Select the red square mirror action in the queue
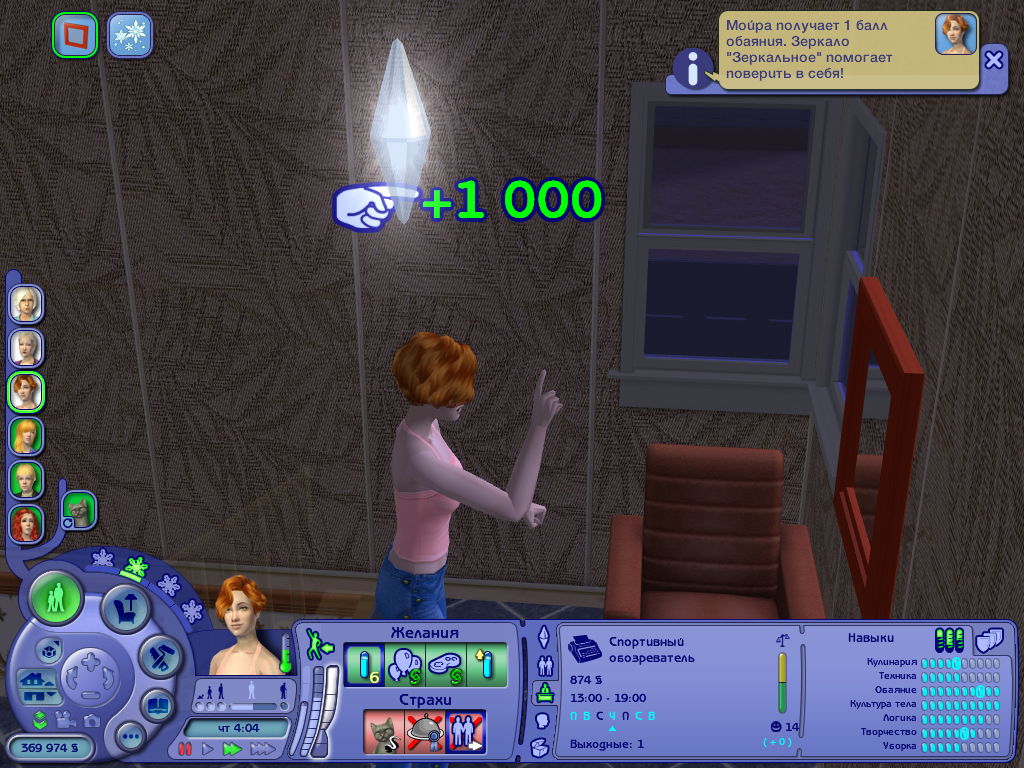Screen dimensions: 1024x768 point(75,35)
